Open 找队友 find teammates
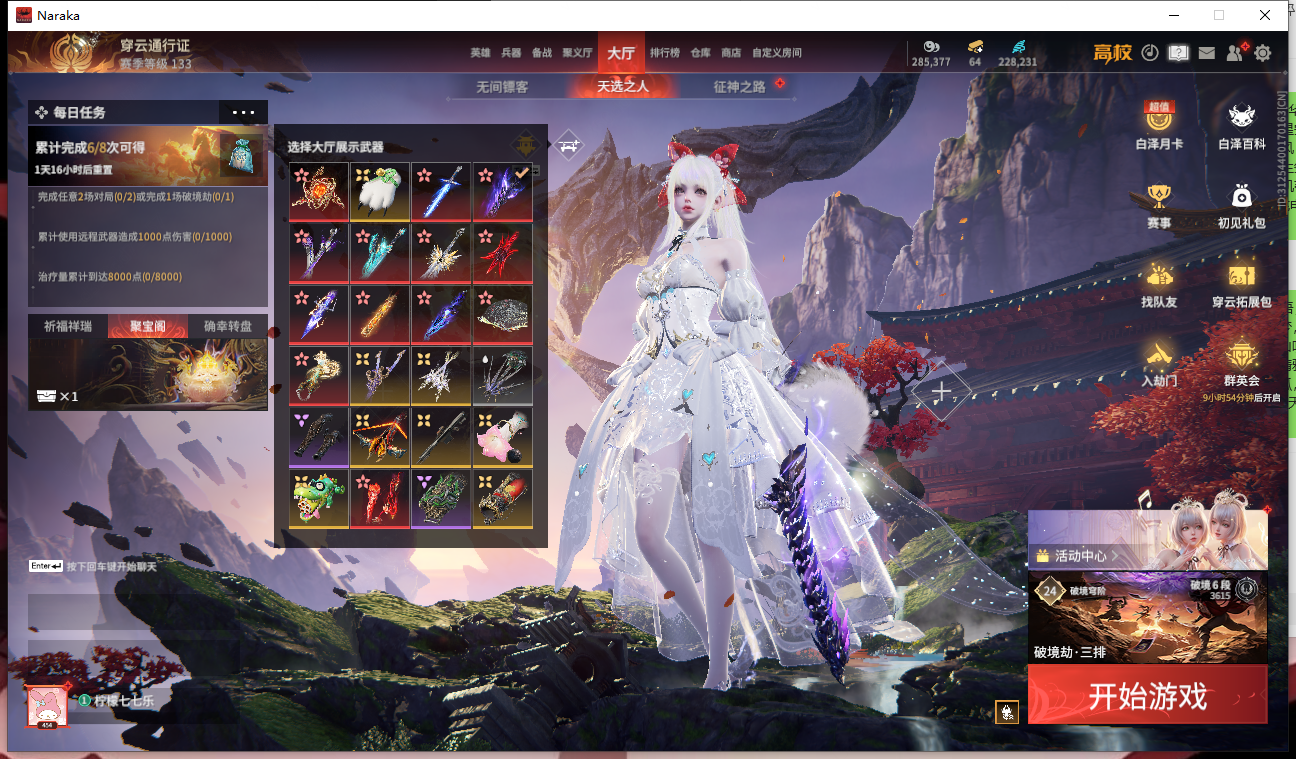This screenshot has width=1296, height=759. tap(1159, 283)
